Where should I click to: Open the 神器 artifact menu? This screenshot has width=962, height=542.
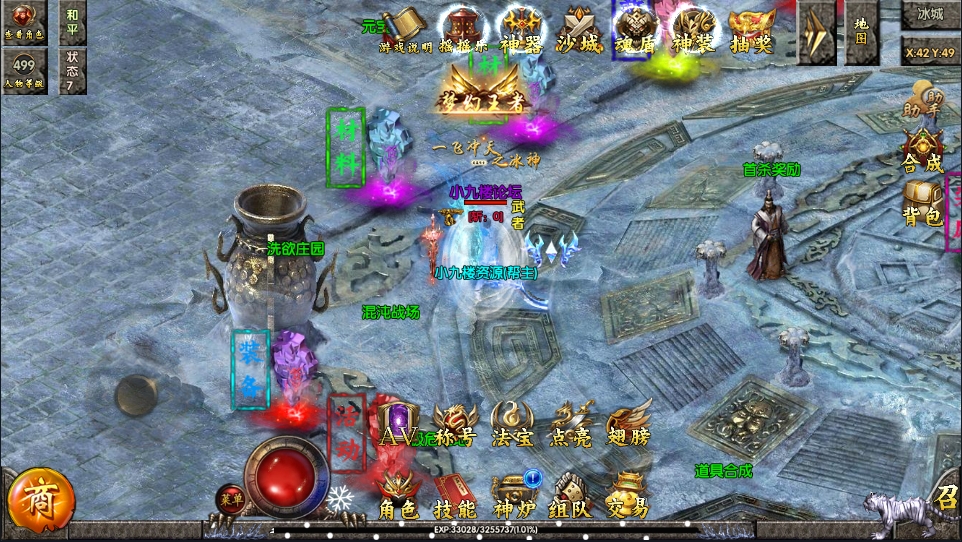pyautogui.click(x=520, y=30)
